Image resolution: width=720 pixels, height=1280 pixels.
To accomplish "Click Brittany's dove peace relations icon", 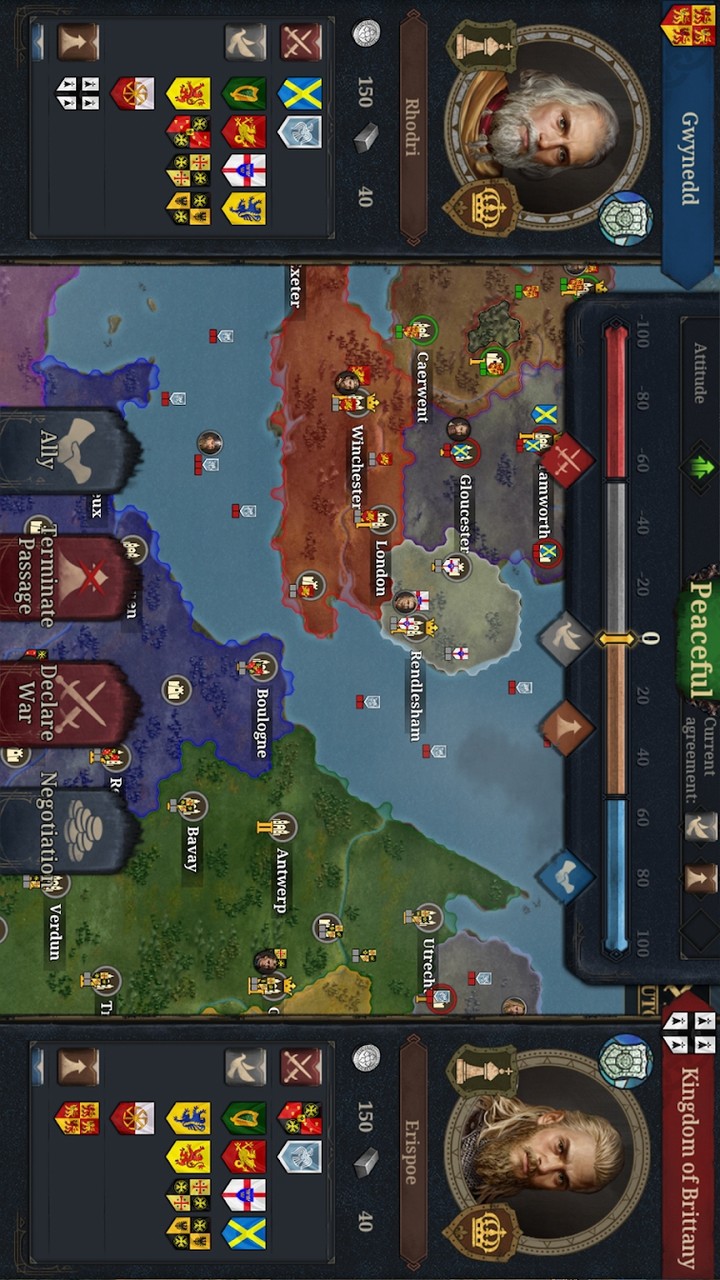I will [244, 1067].
